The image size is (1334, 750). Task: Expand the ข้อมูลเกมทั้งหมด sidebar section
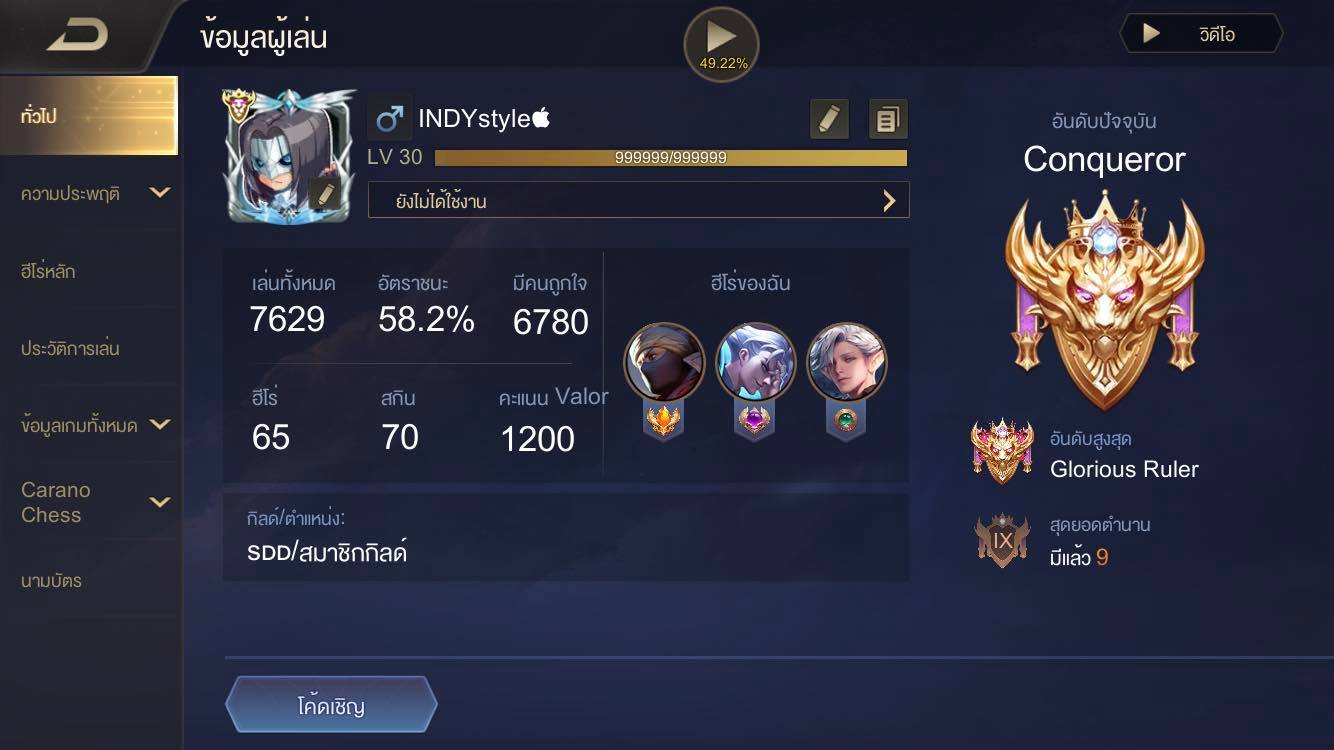click(x=90, y=424)
